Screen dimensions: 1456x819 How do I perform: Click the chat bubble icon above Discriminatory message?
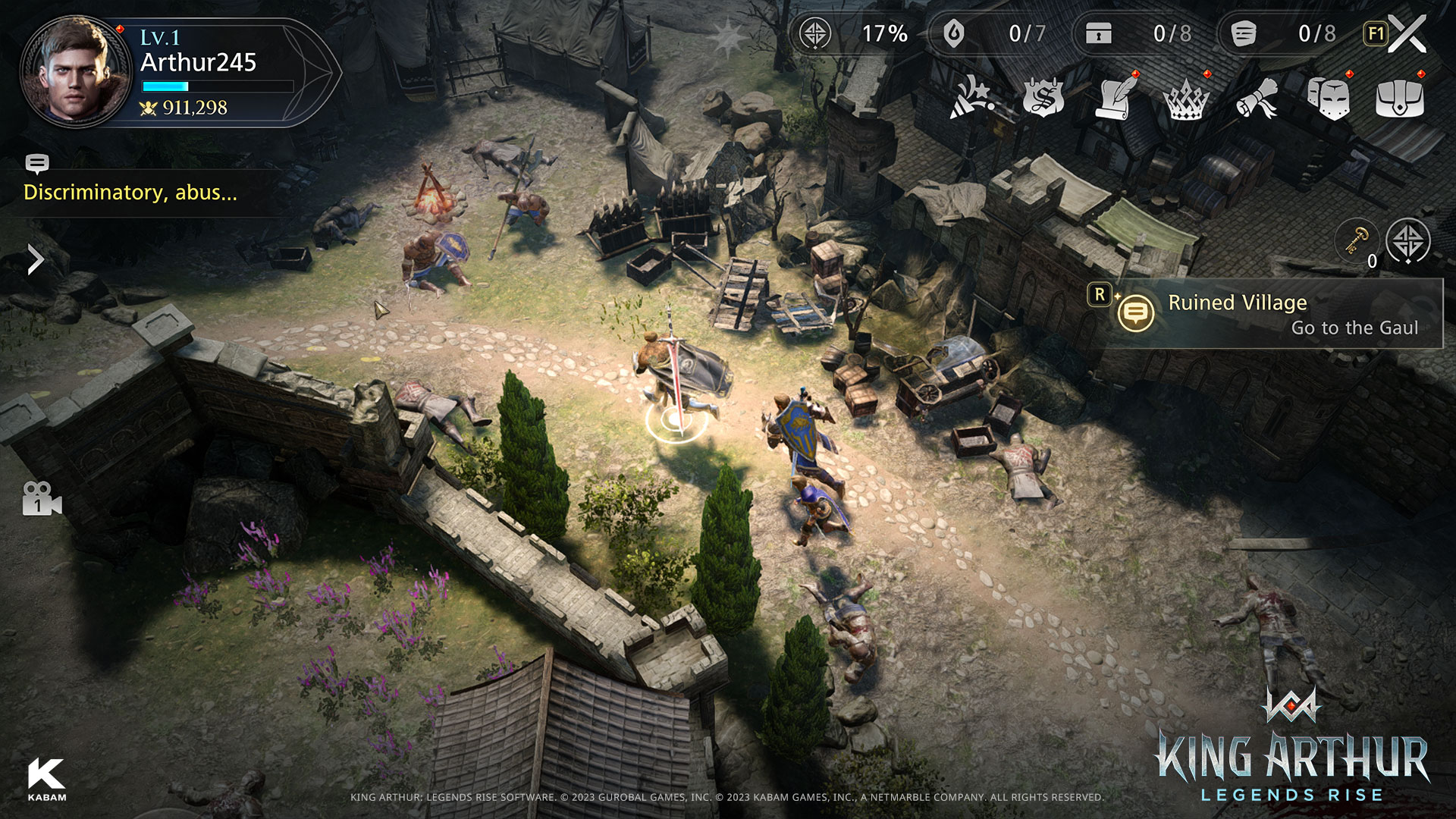click(38, 163)
